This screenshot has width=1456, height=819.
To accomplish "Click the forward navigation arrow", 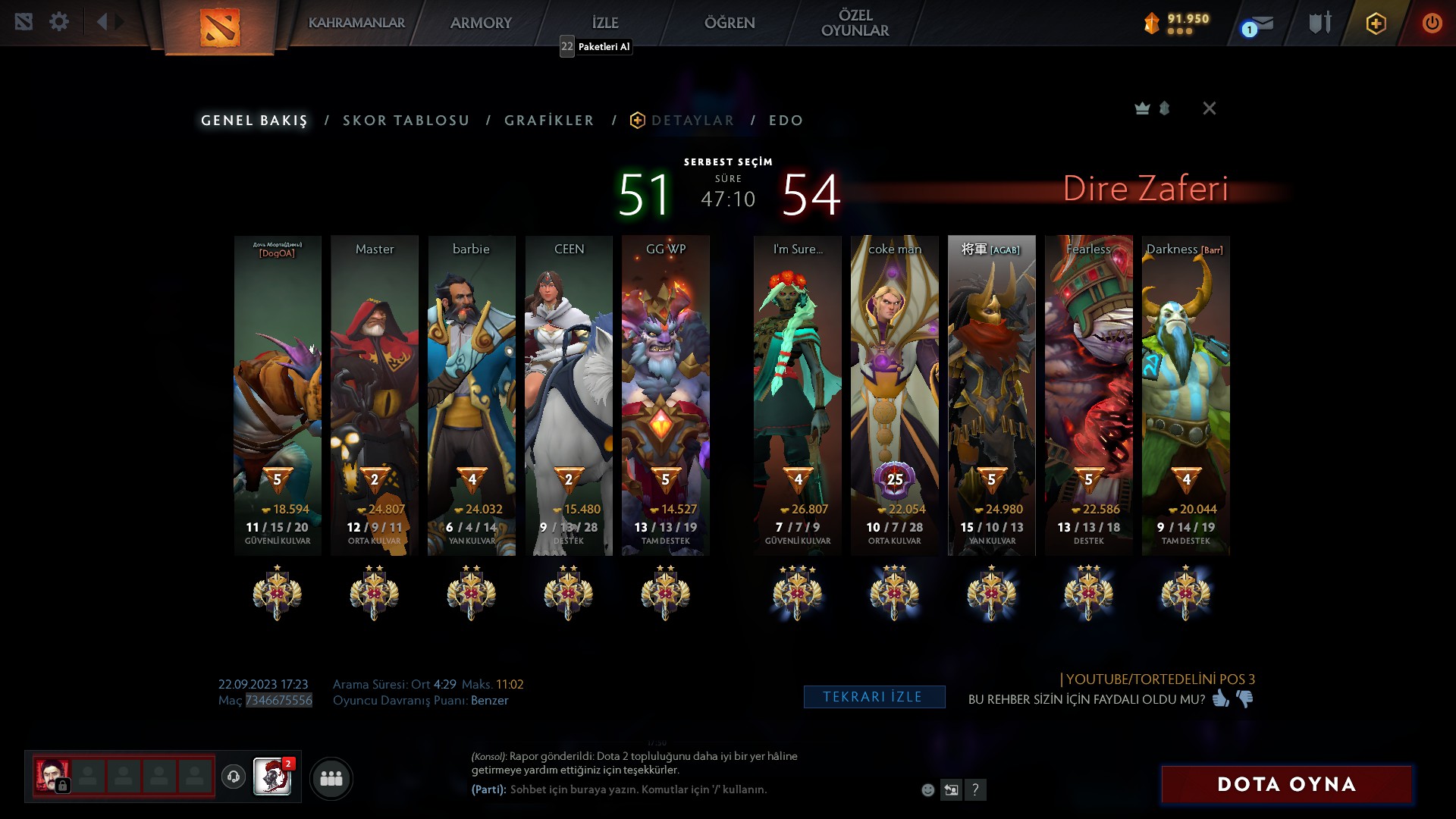I will click(x=119, y=21).
